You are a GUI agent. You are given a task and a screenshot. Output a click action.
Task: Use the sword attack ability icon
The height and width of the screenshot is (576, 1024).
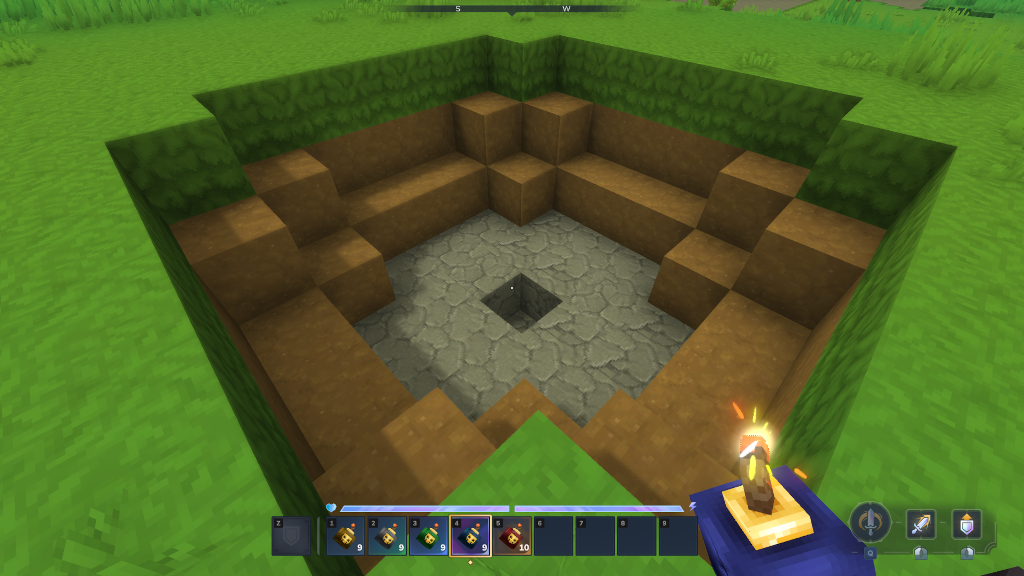point(920,524)
